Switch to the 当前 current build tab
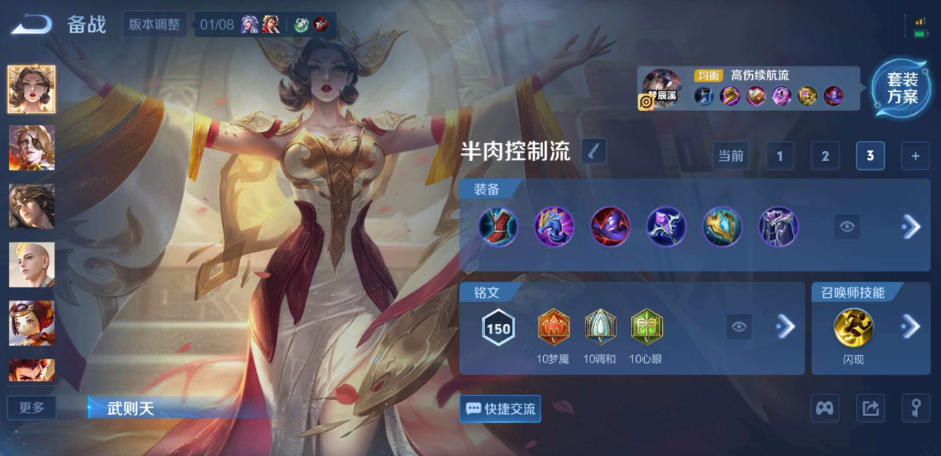Screen dimensions: 941x456 point(731,156)
